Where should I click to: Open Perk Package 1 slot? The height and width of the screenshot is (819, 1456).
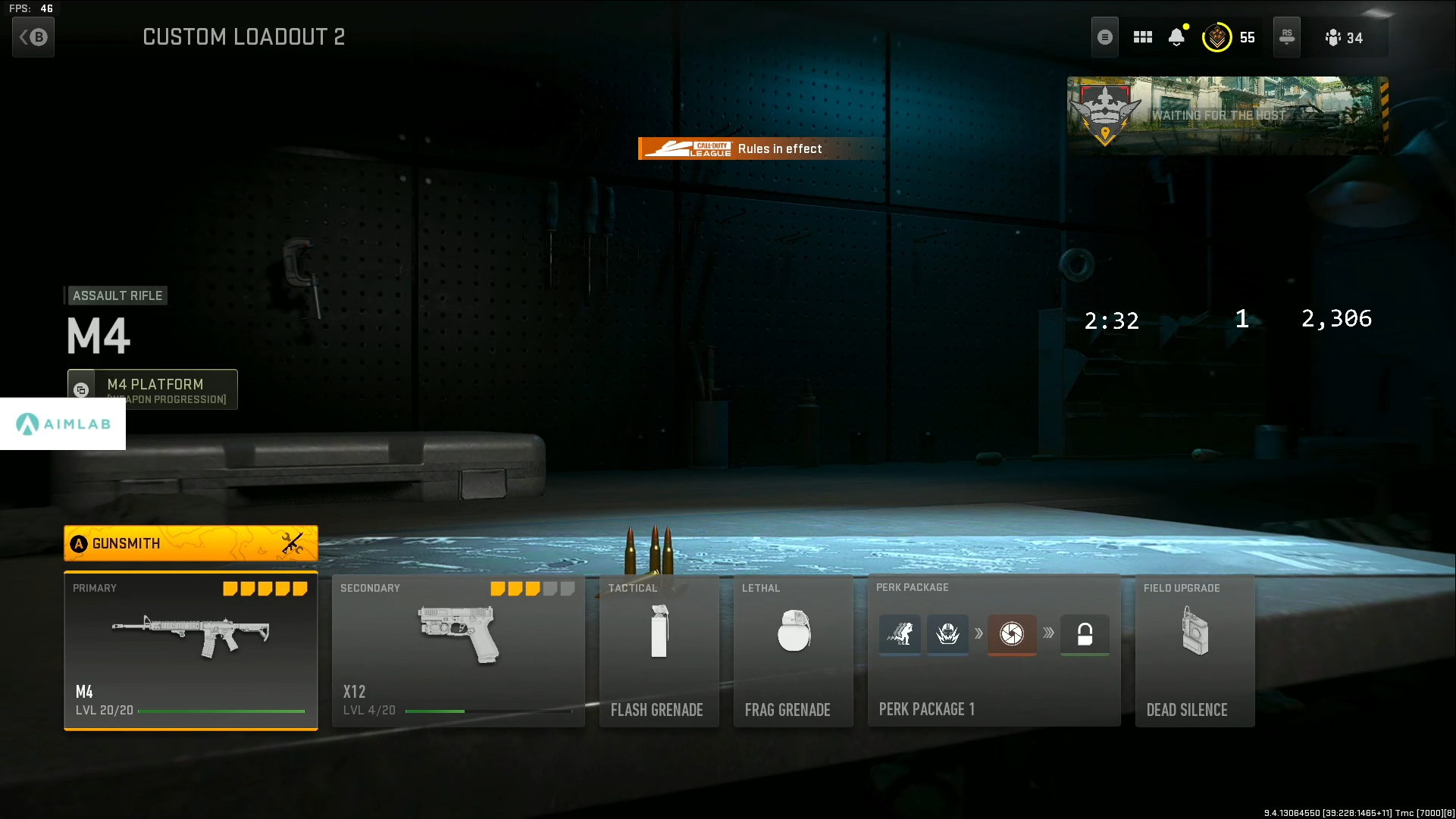pyautogui.click(x=993, y=651)
